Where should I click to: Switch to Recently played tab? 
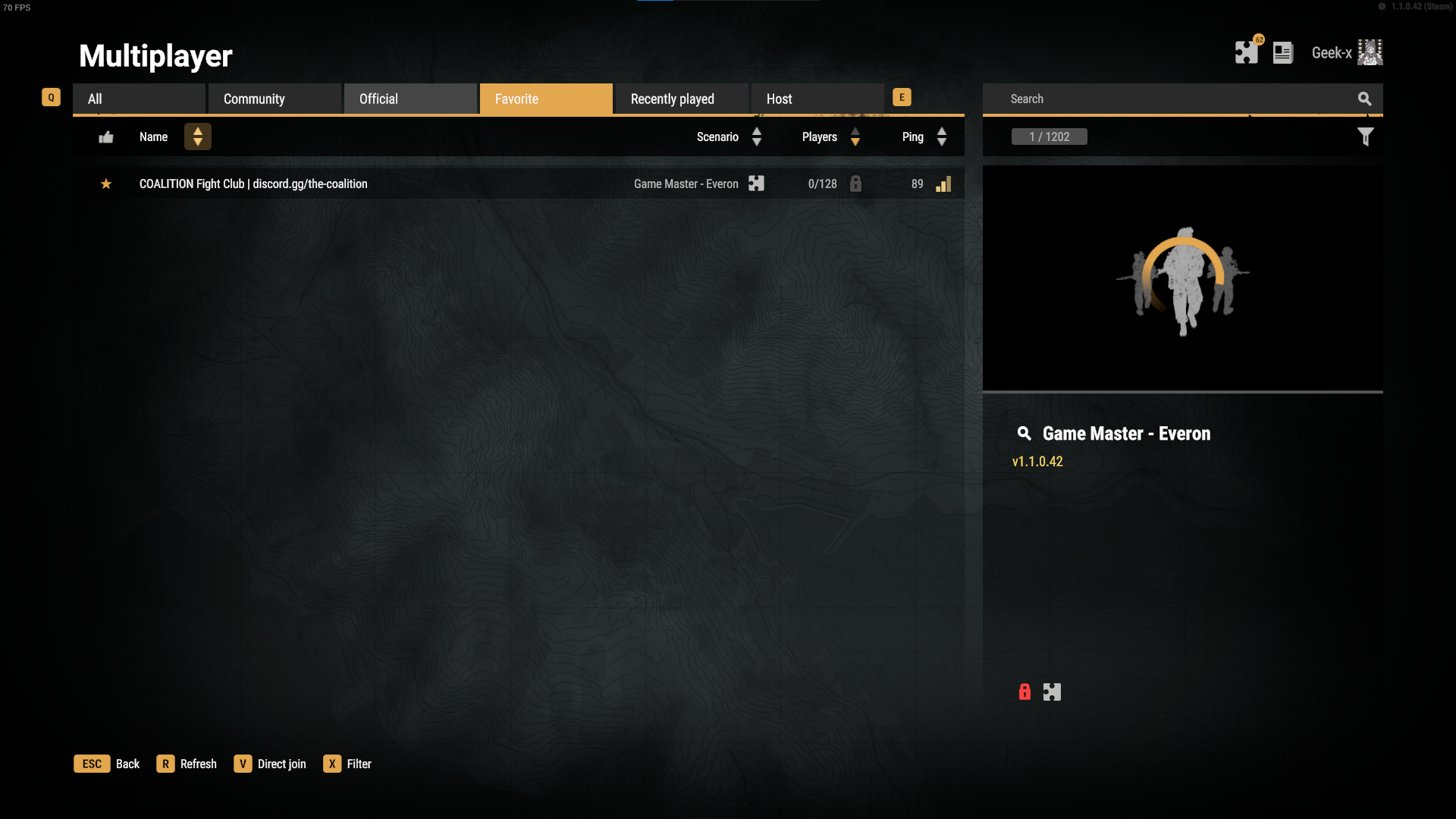point(681,99)
